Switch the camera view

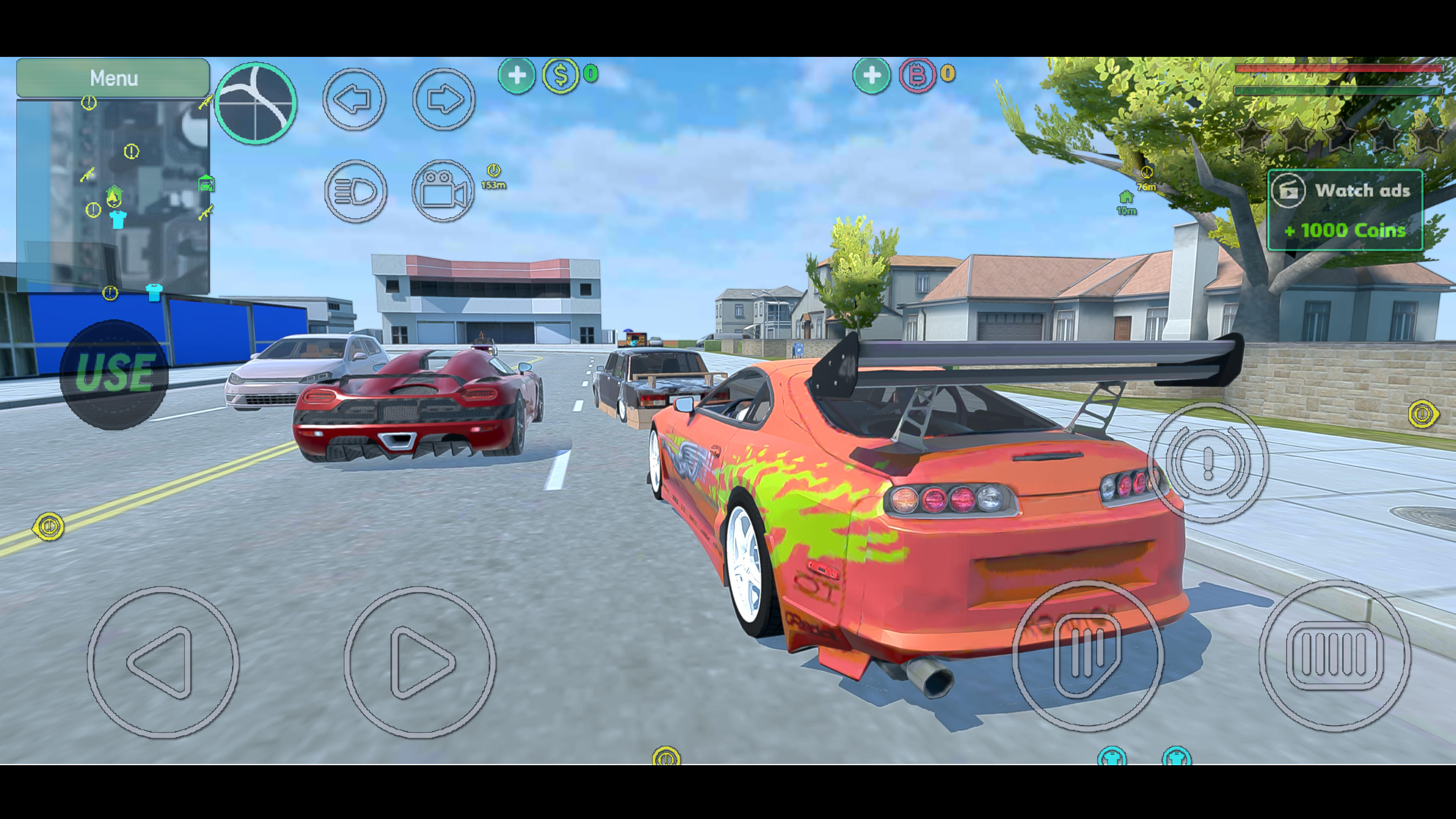pyautogui.click(x=443, y=190)
